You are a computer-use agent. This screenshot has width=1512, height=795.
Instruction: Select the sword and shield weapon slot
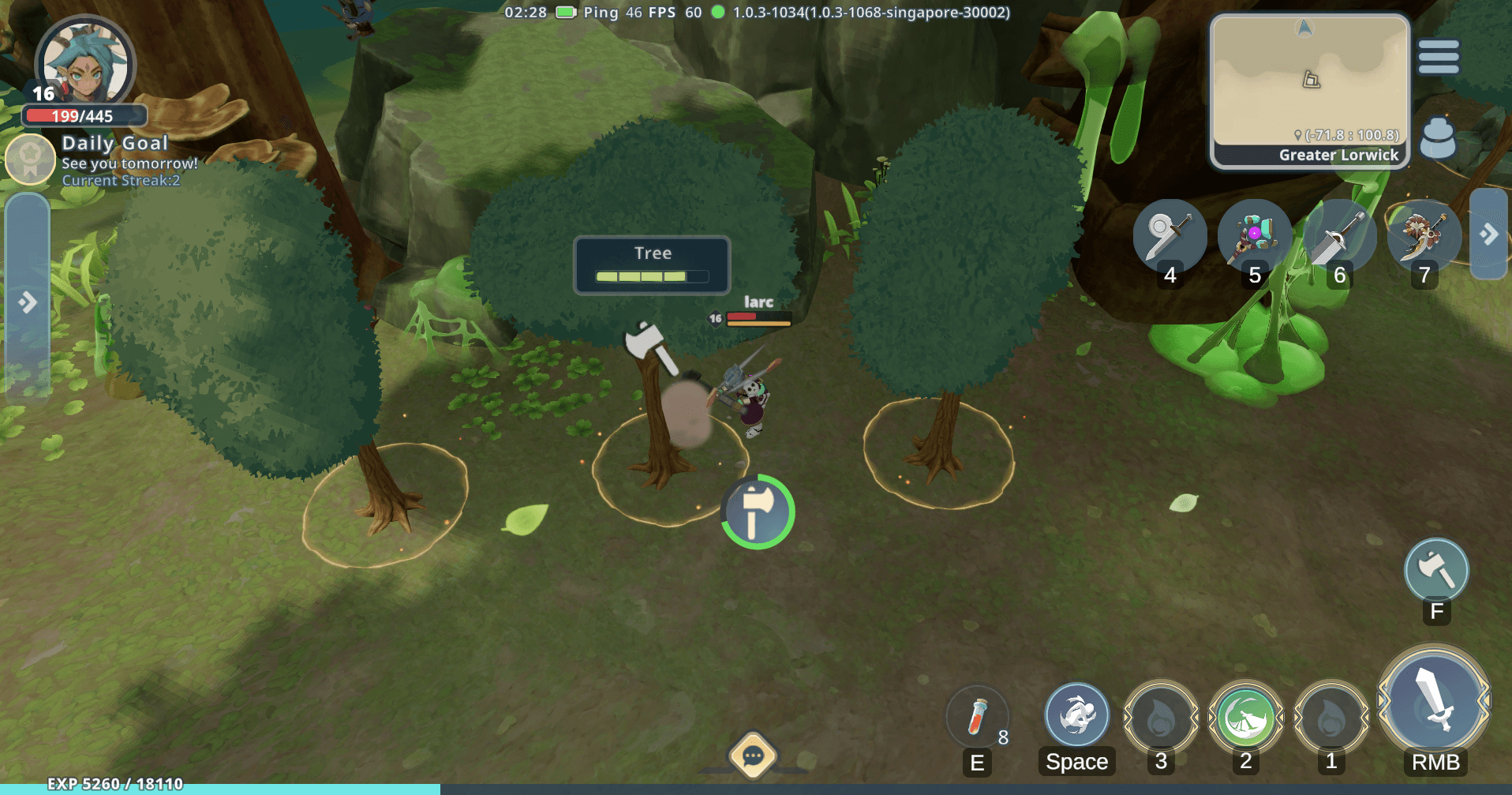pos(1170,236)
